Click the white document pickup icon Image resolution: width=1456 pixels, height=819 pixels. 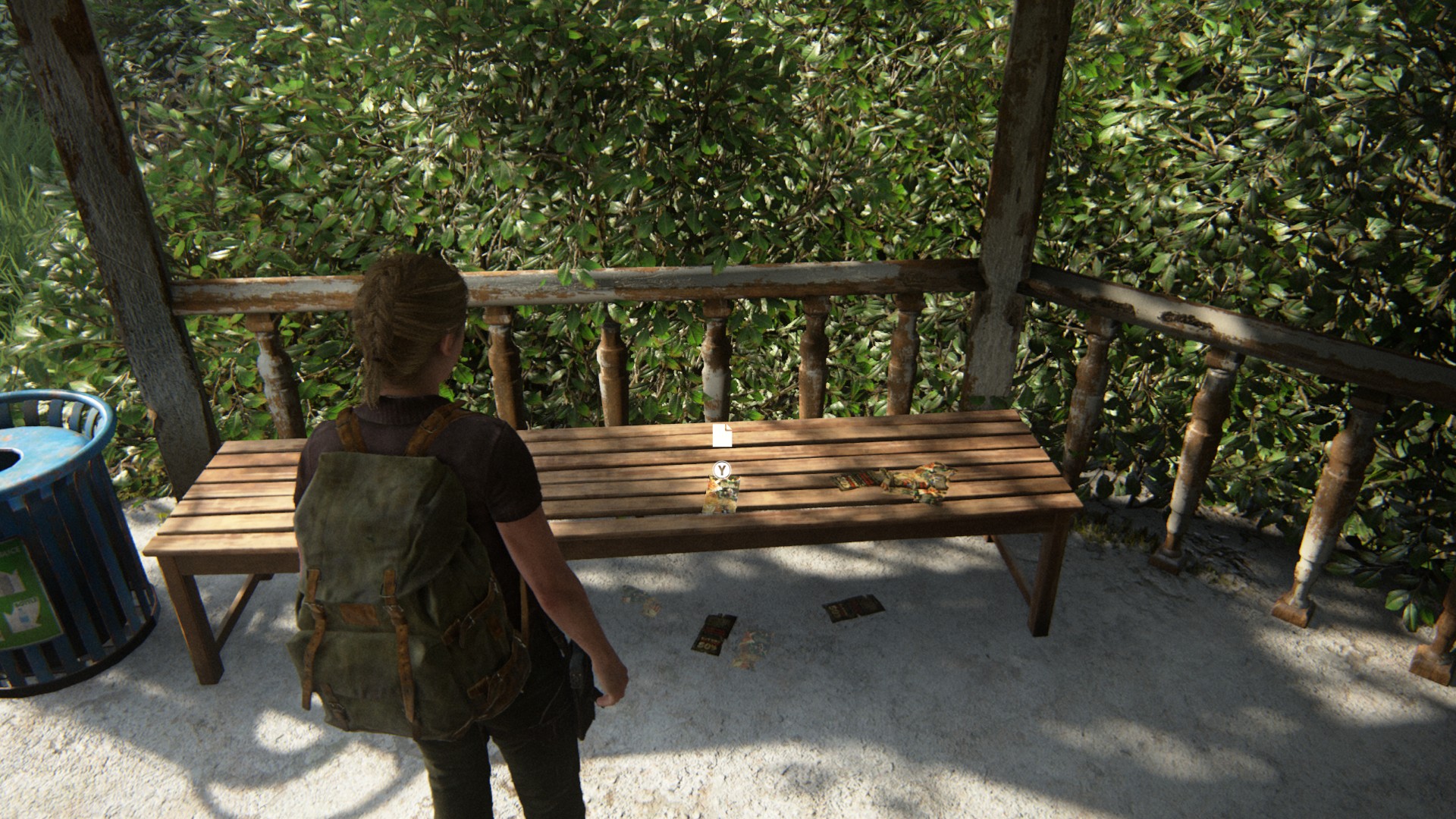pos(723,436)
